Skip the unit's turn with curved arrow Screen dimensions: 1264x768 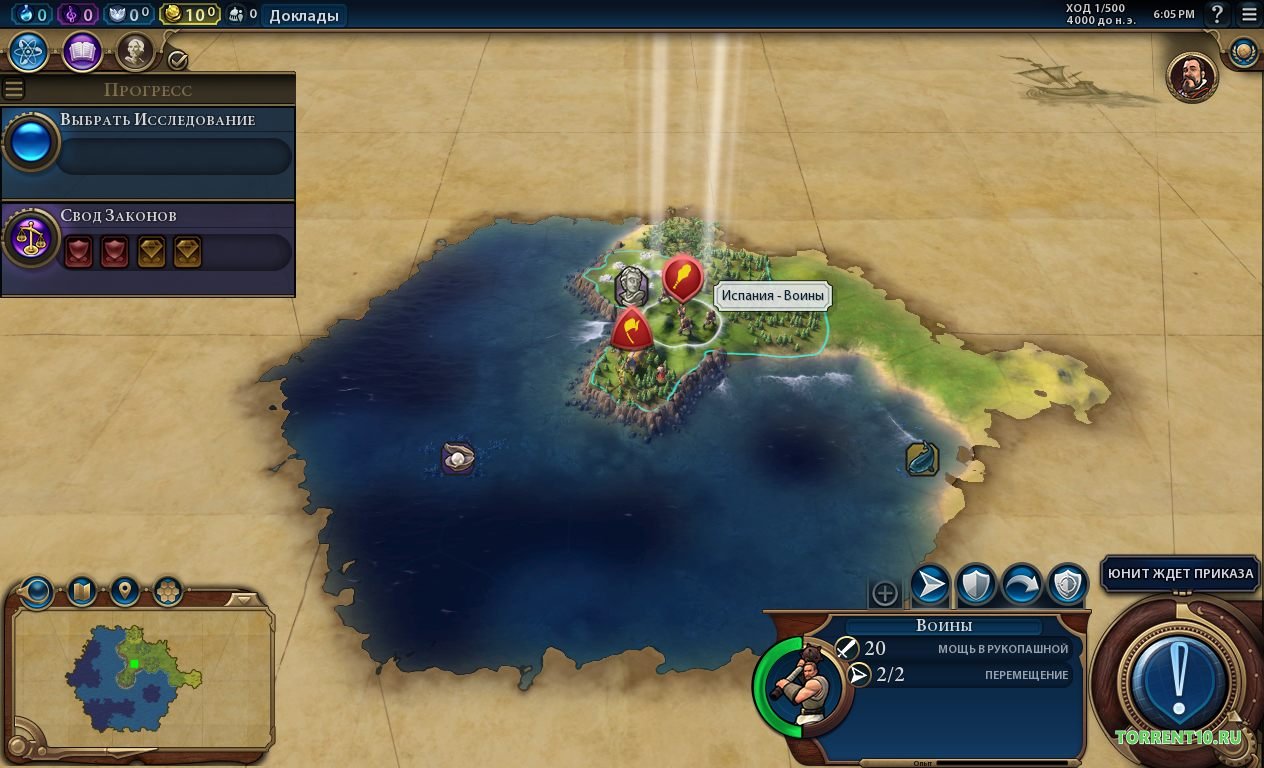tap(1022, 585)
